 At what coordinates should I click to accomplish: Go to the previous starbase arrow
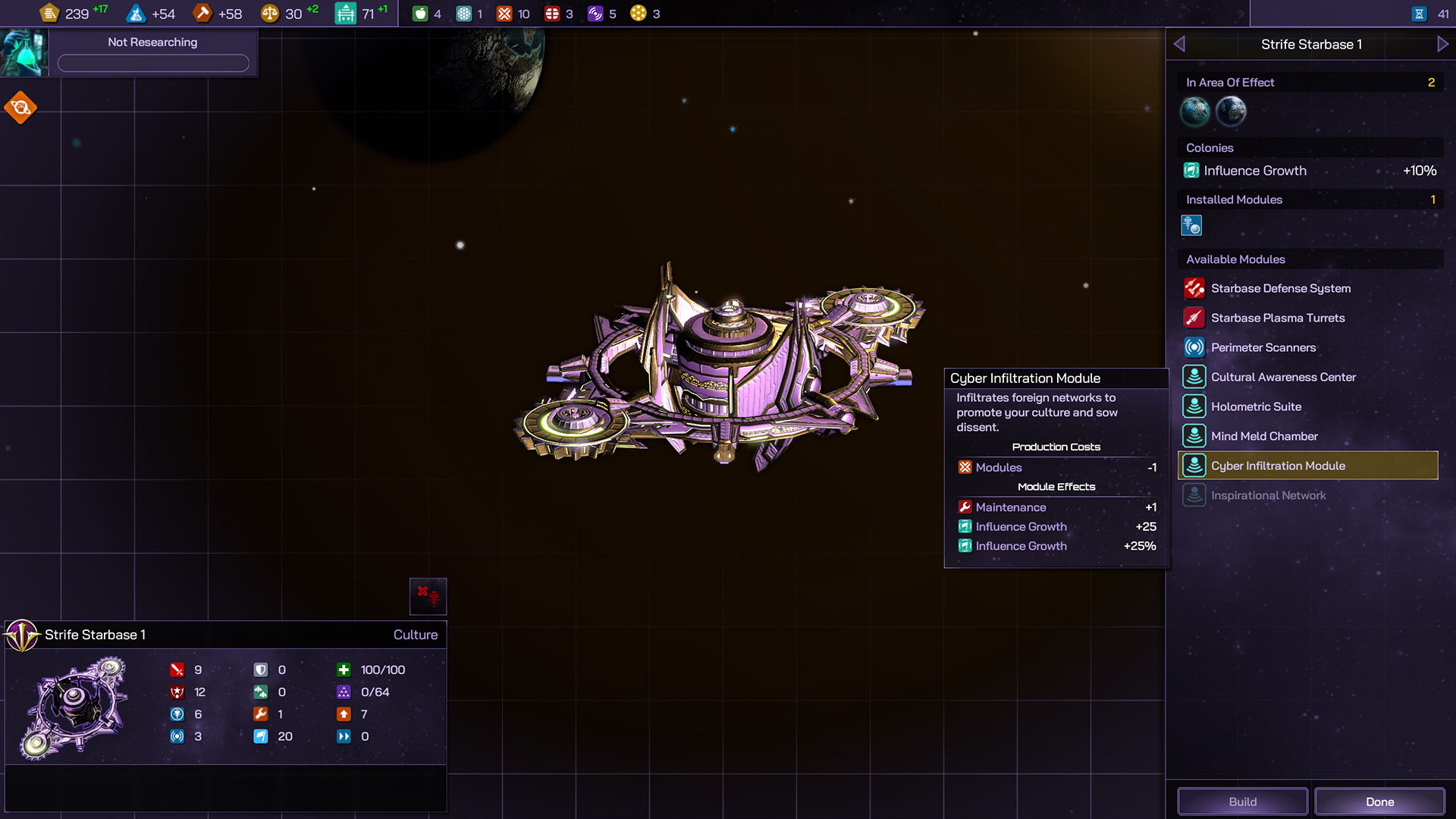pyautogui.click(x=1179, y=44)
